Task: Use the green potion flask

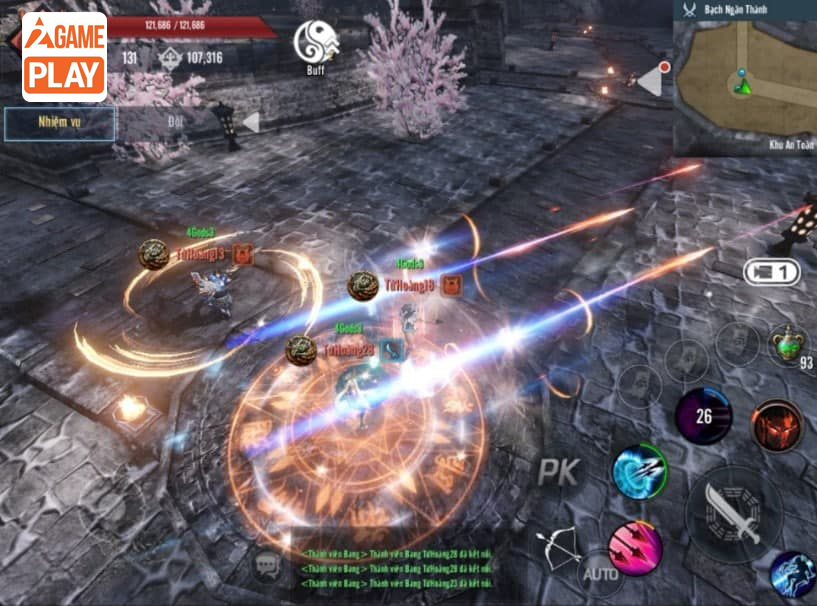Action: (788, 345)
